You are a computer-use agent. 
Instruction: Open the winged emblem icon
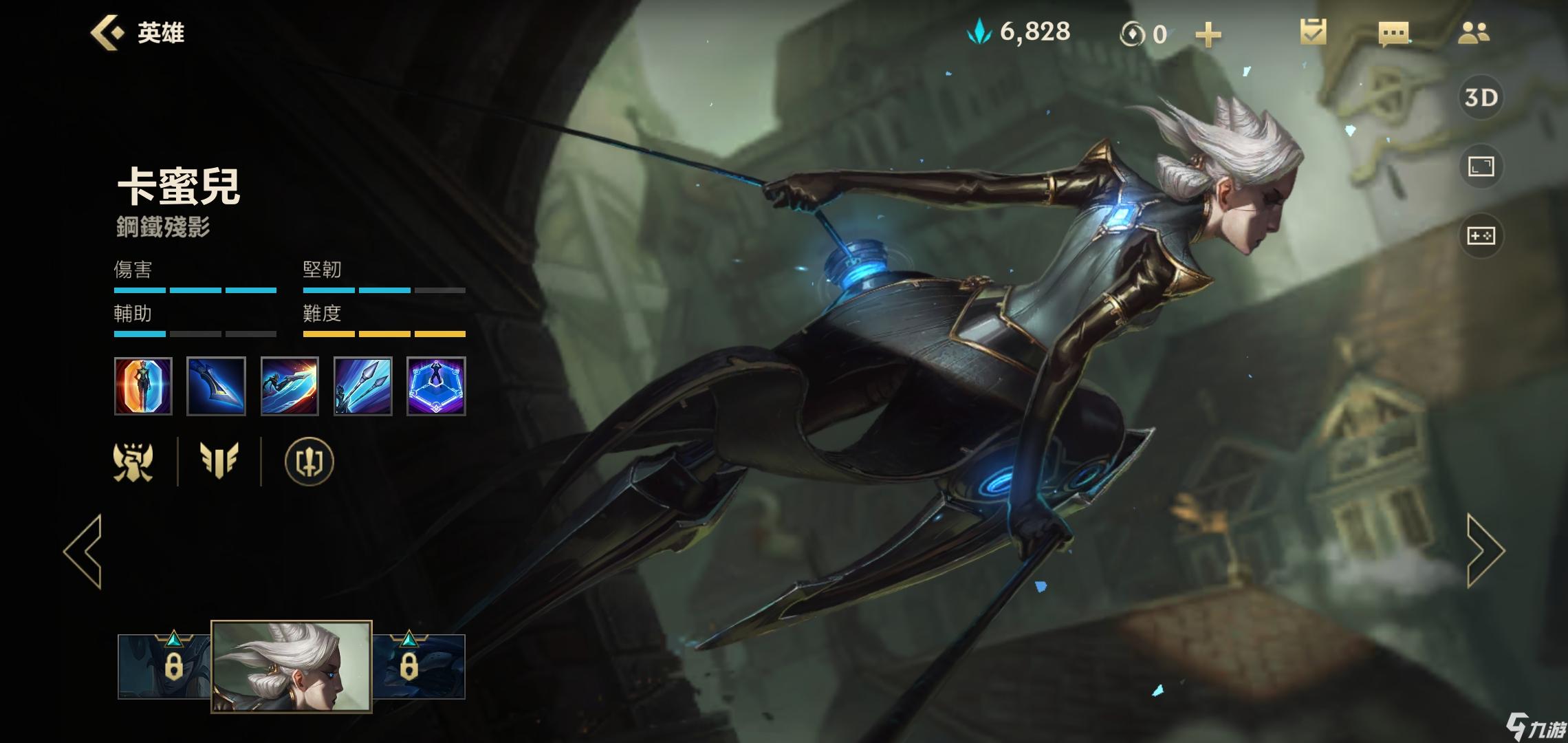[x=219, y=461]
